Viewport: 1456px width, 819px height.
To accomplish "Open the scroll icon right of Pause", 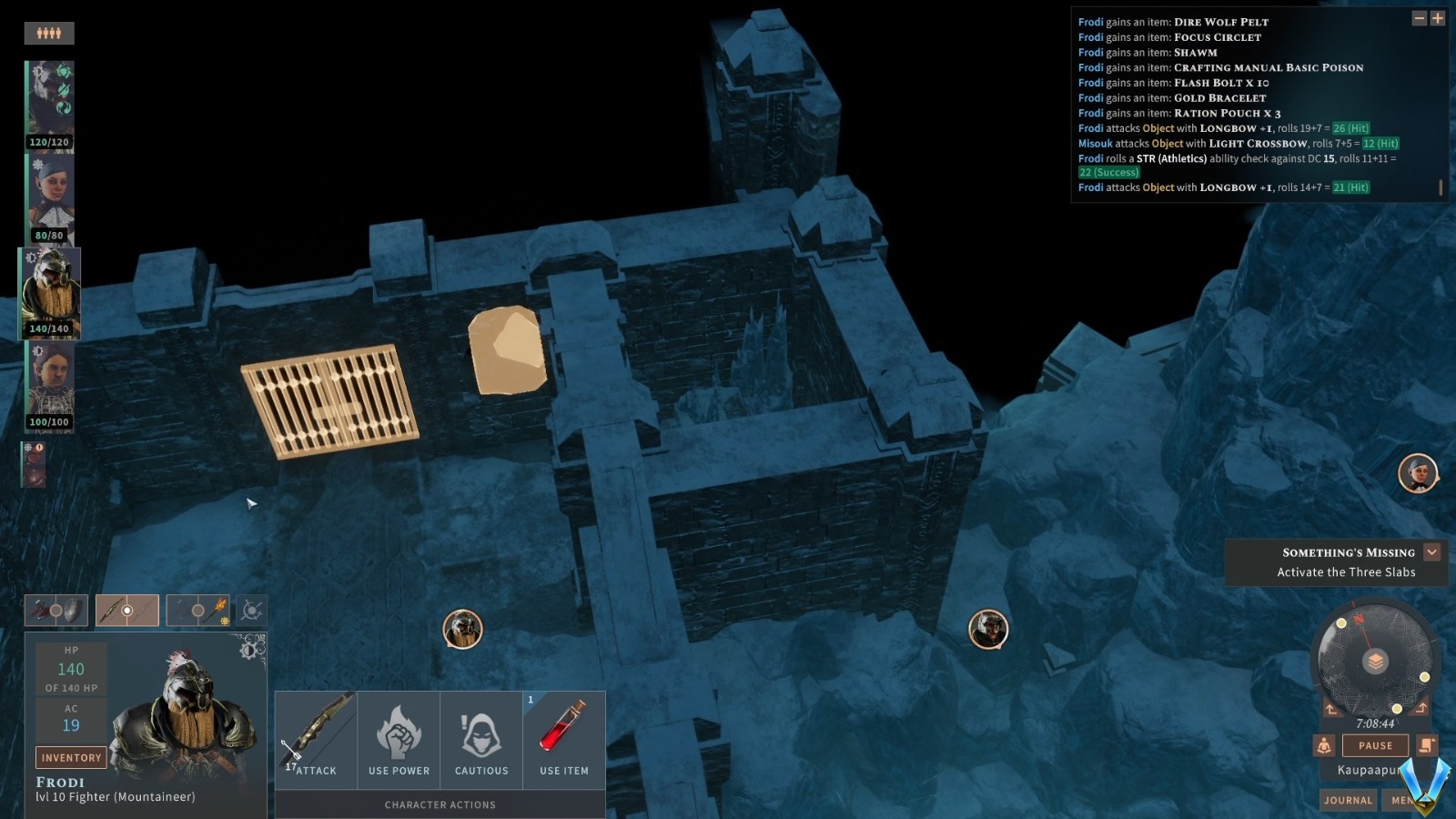I will click(1426, 745).
